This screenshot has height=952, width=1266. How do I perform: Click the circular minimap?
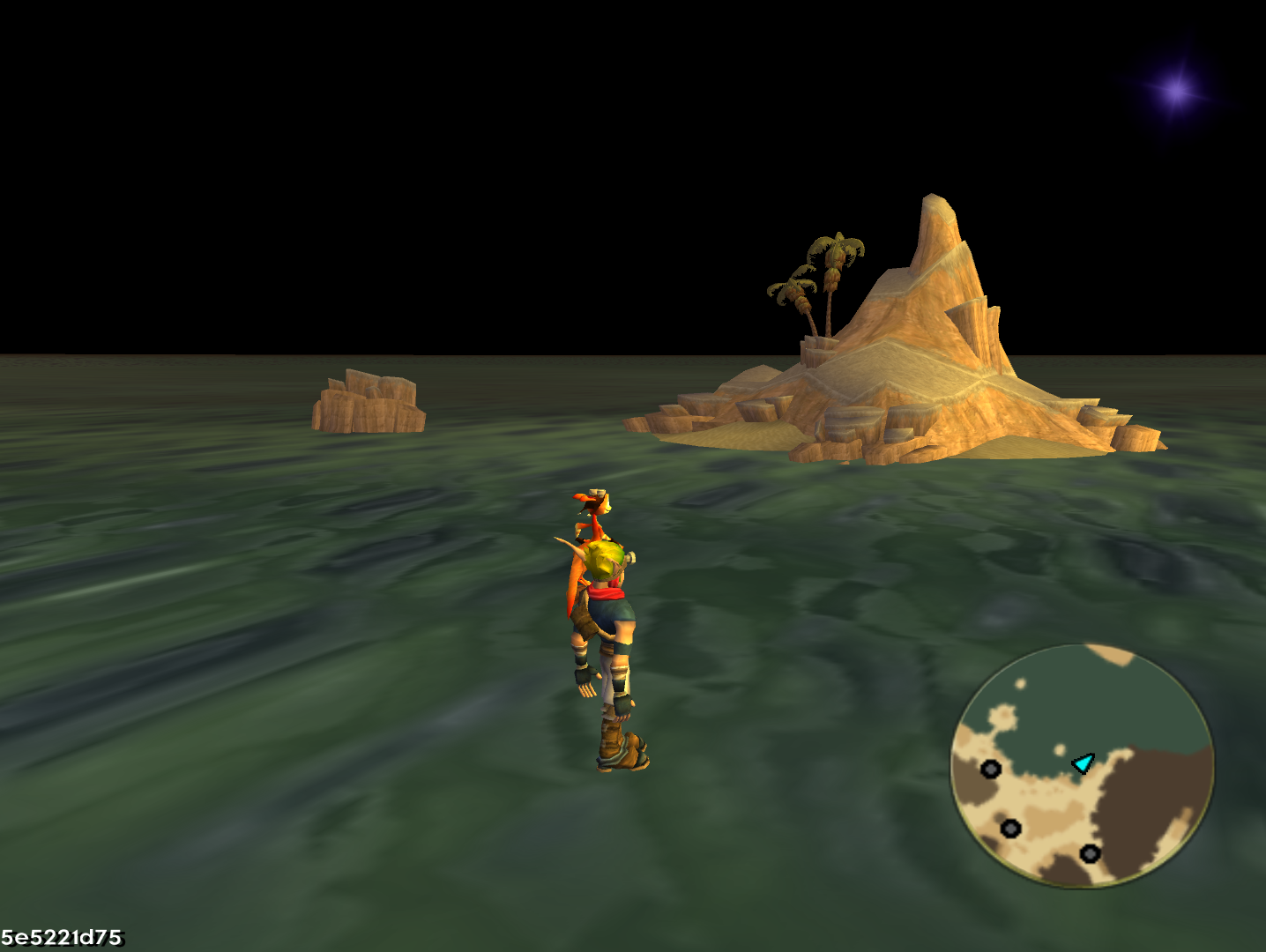click(1082, 765)
